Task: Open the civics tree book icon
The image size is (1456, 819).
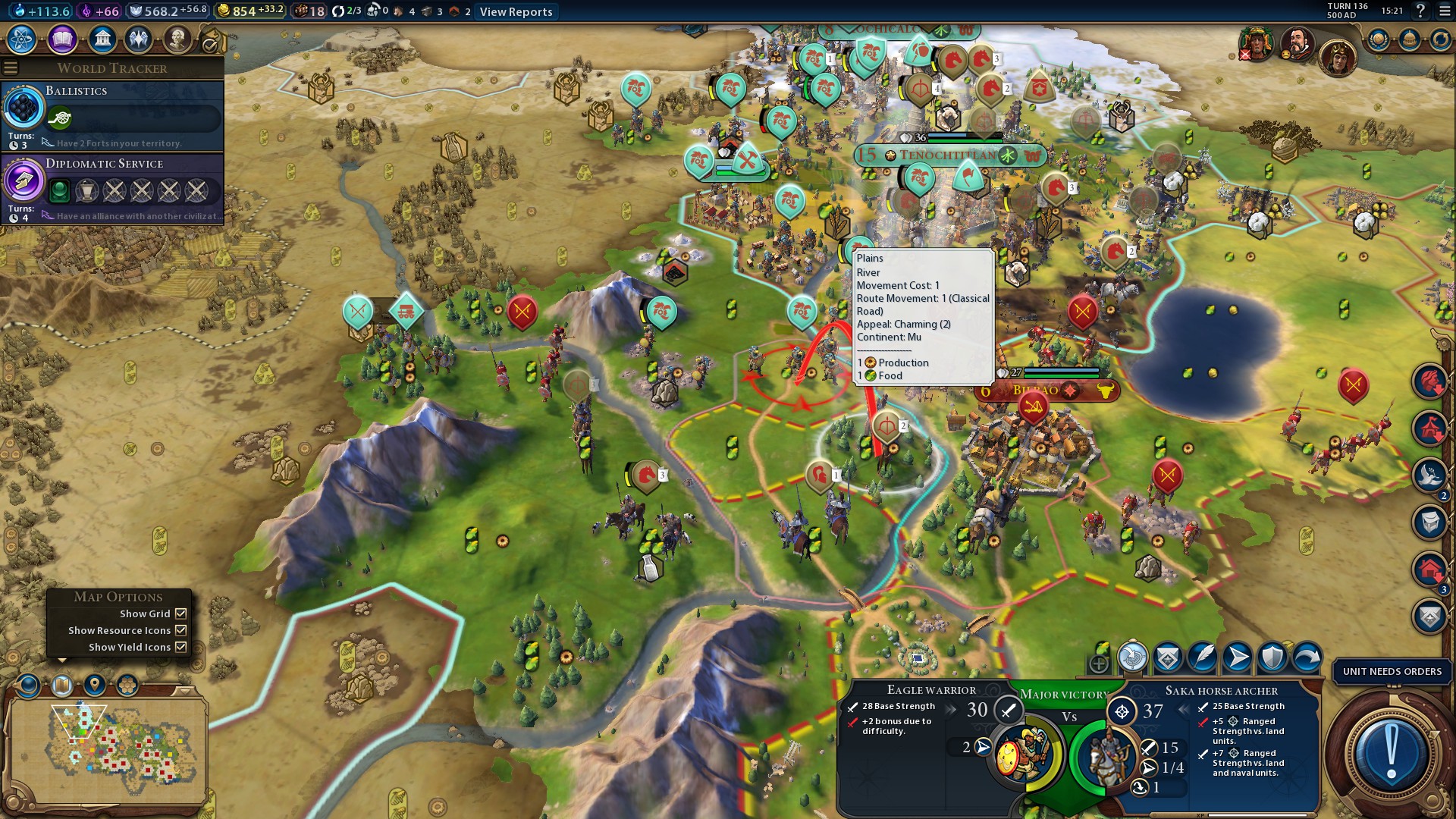Action: click(62, 39)
